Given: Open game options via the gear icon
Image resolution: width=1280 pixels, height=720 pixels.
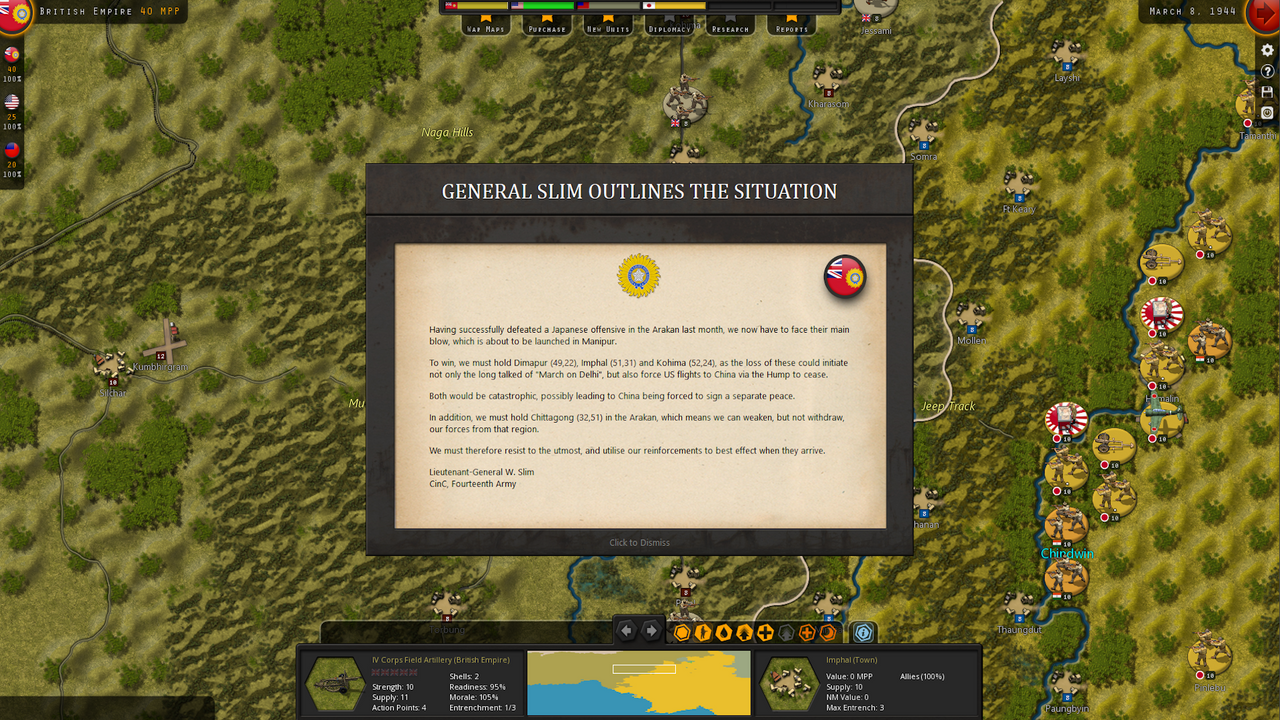Looking at the screenshot, I should pos(1266,49).
